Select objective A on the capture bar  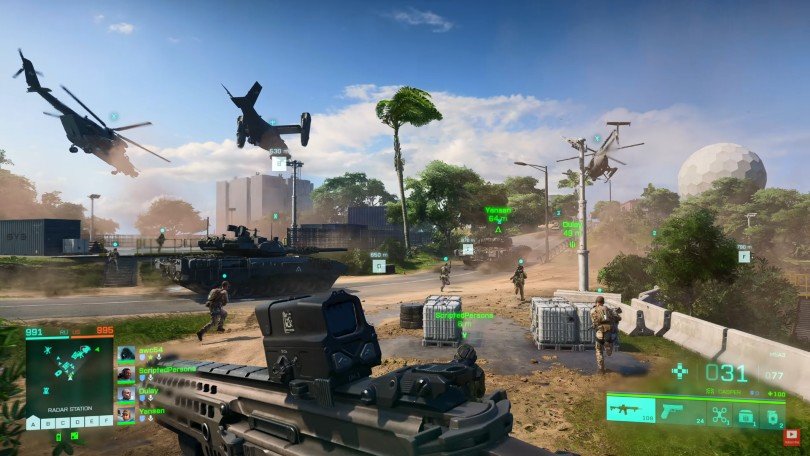tap(33, 423)
